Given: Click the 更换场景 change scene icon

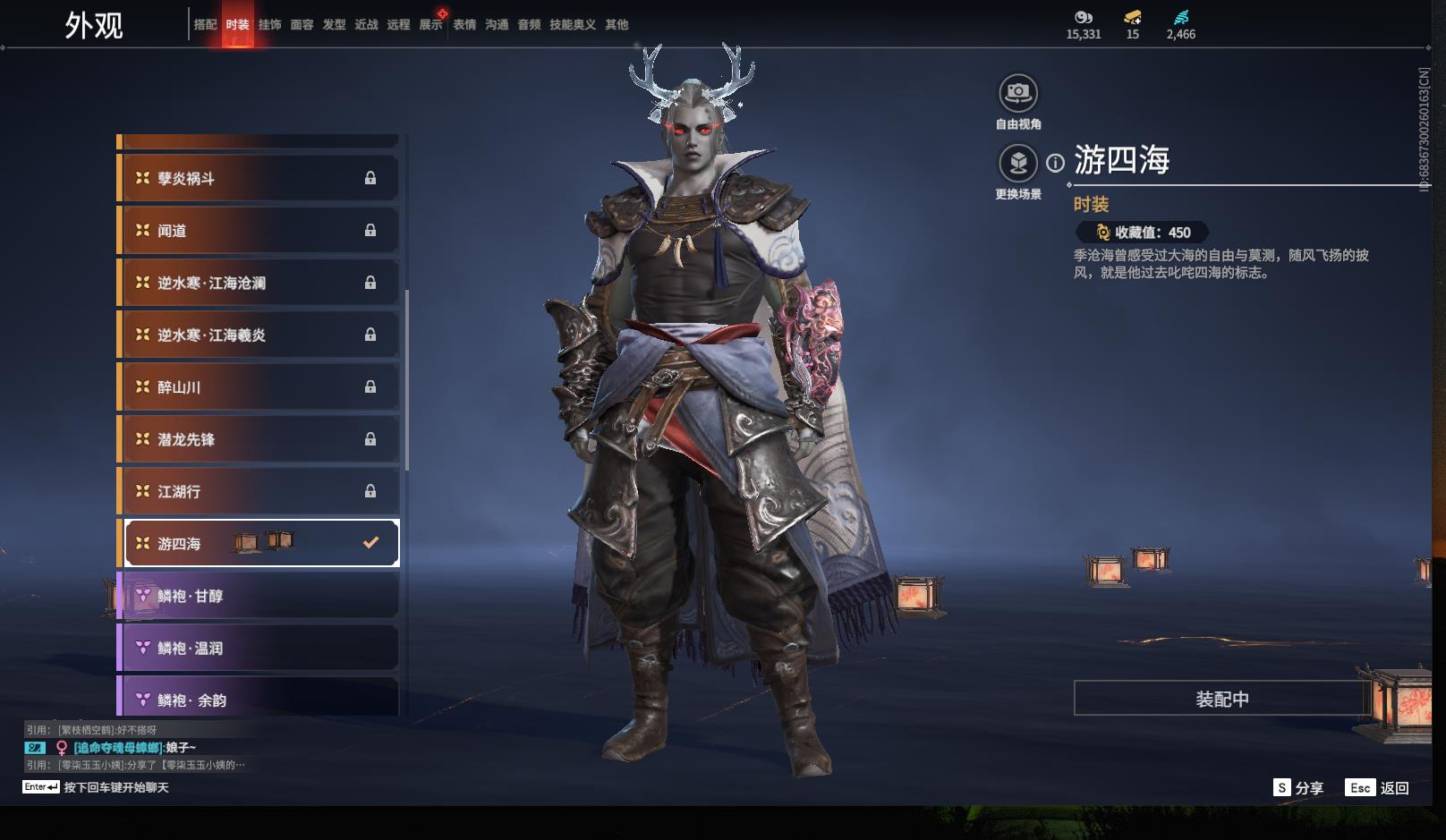Looking at the screenshot, I should 1017,163.
